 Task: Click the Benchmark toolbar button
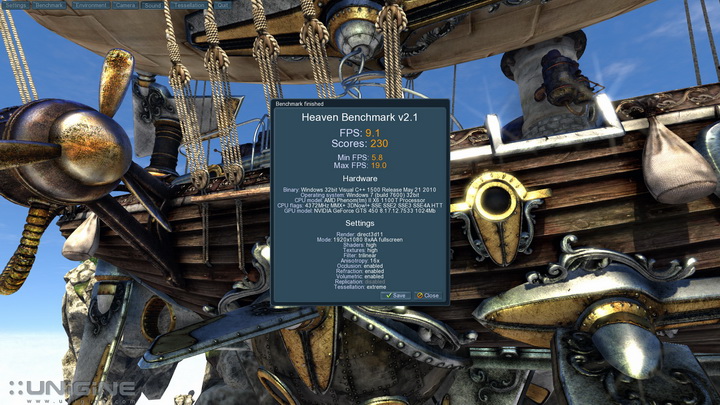(49, 5)
